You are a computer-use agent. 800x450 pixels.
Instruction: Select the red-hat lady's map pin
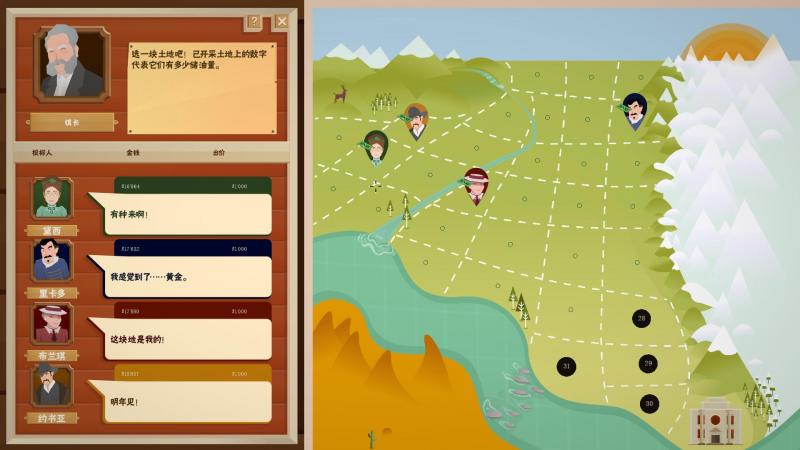click(476, 184)
